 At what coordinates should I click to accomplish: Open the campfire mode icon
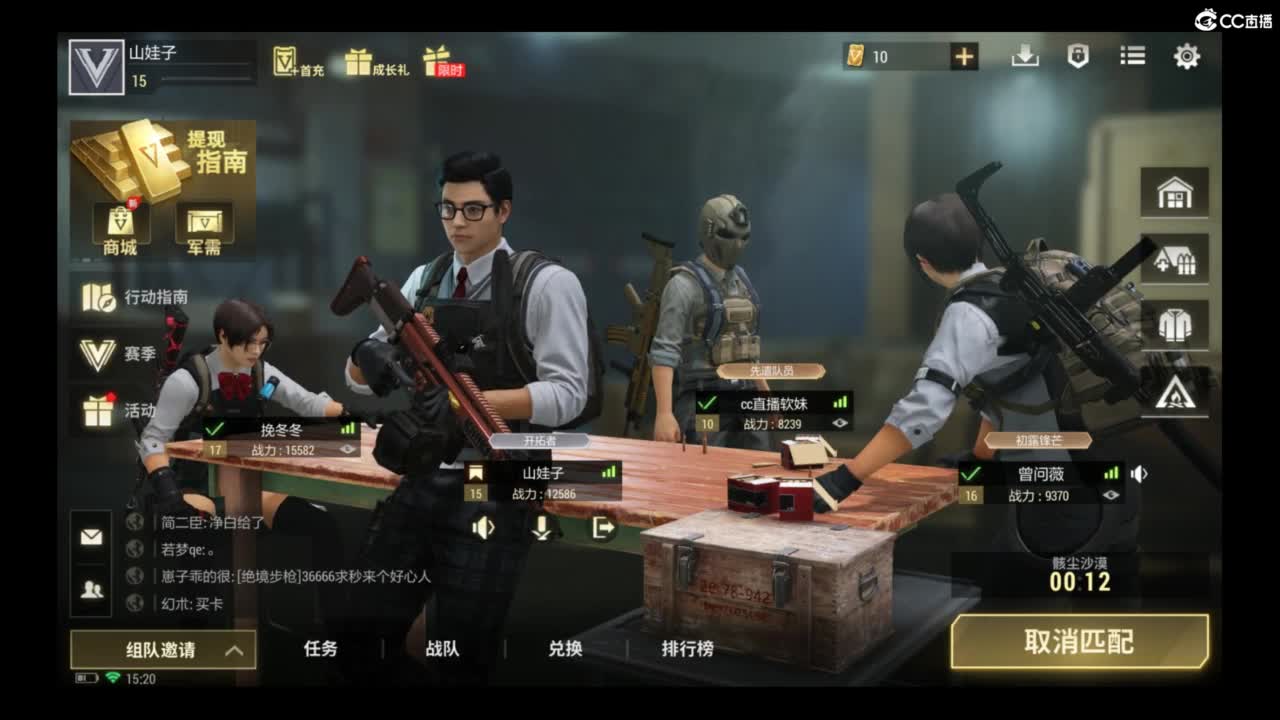1176,395
